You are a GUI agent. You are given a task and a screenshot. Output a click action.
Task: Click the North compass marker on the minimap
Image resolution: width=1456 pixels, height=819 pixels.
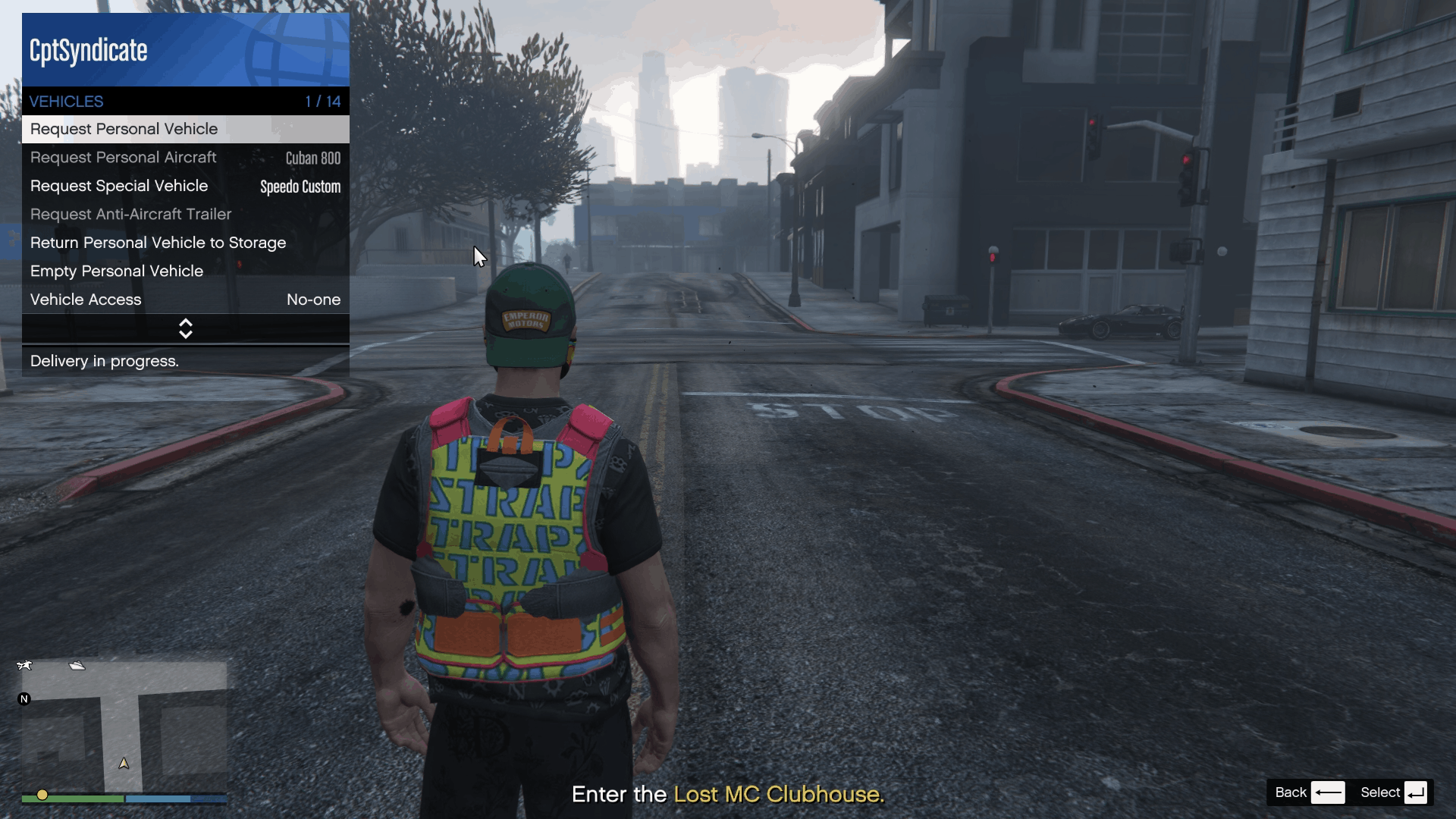[x=25, y=699]
